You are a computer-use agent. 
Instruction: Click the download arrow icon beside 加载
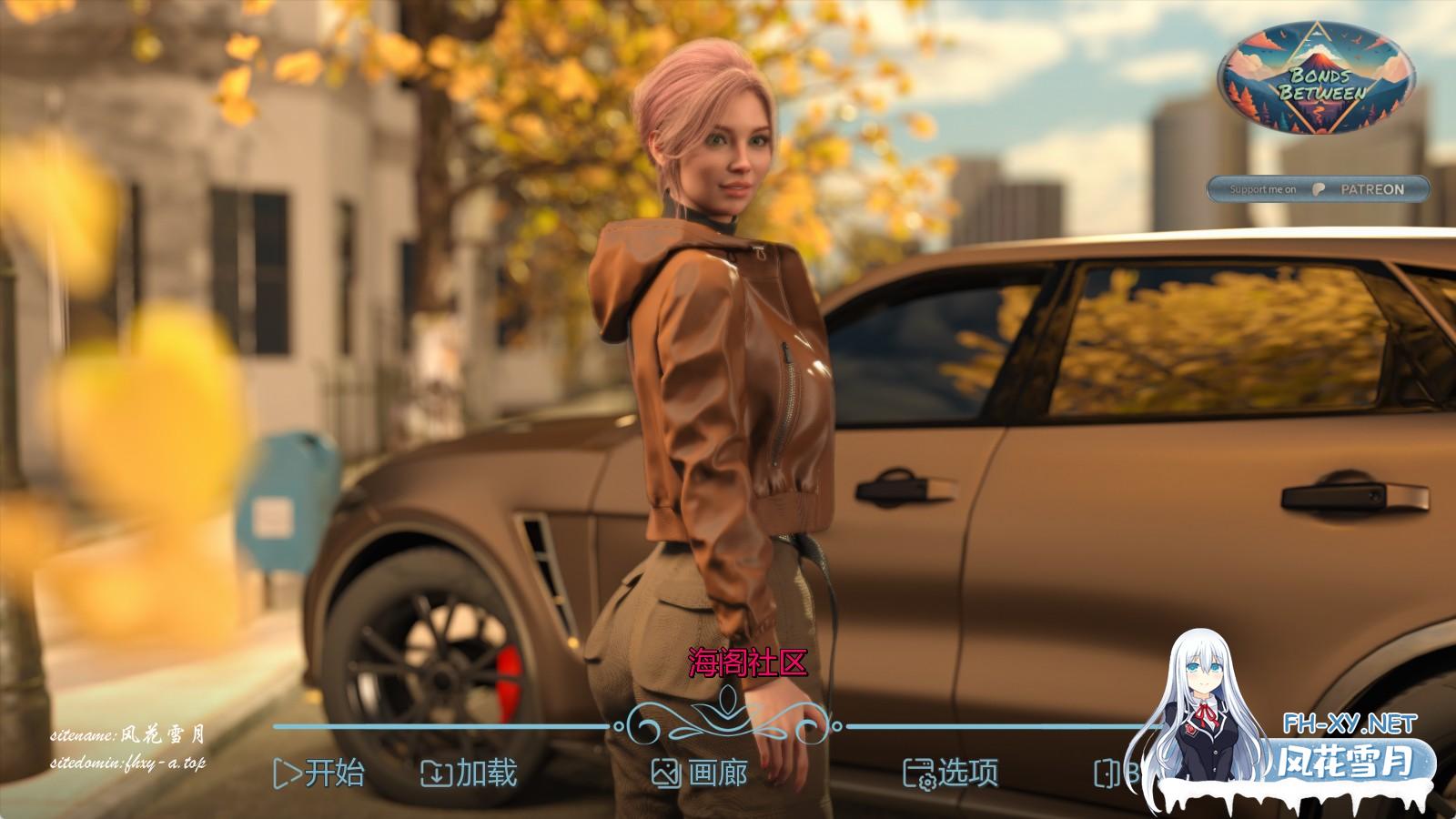click(435, 774)
